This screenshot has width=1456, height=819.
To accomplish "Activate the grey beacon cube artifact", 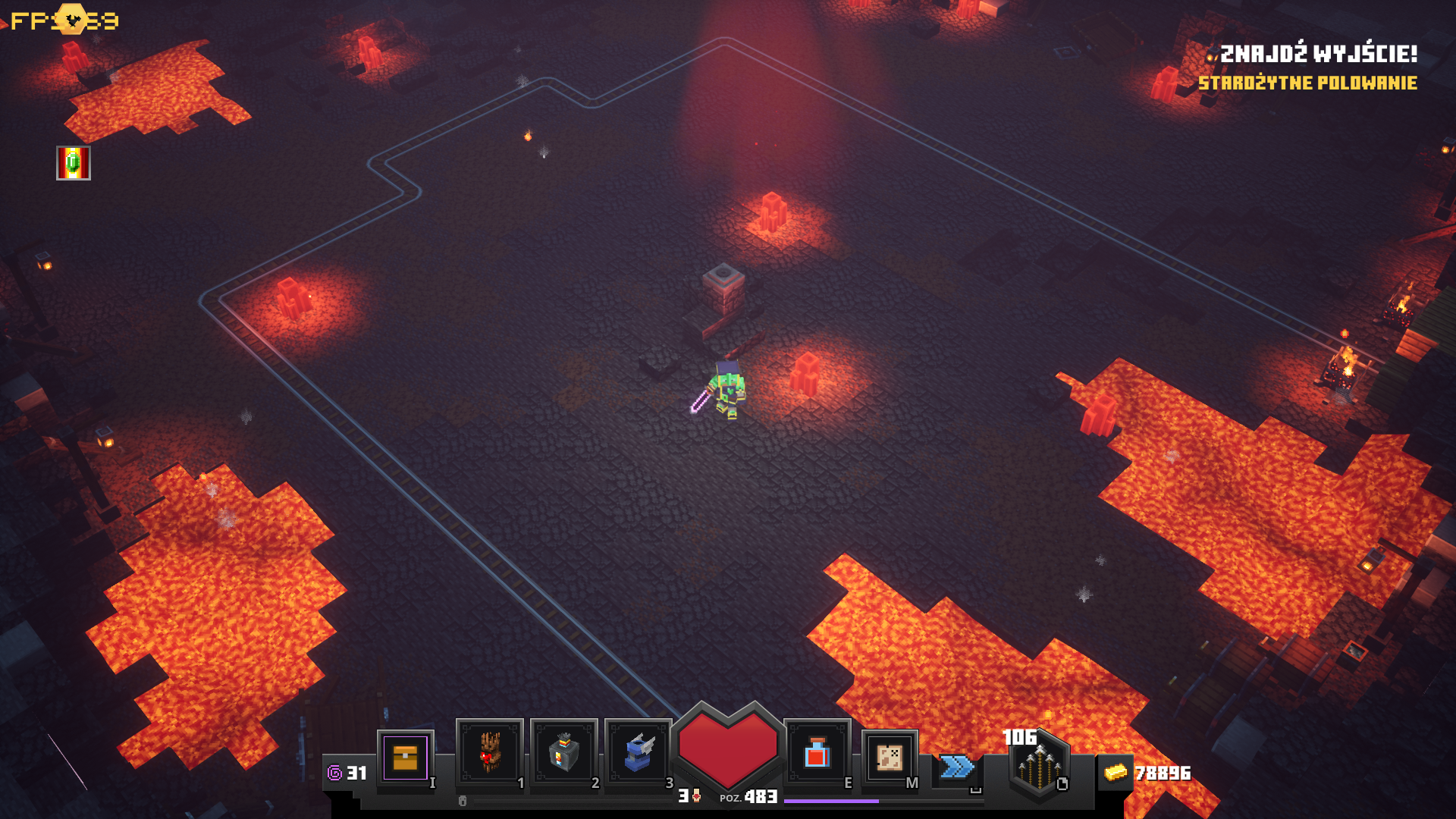I will coord(563,752).
